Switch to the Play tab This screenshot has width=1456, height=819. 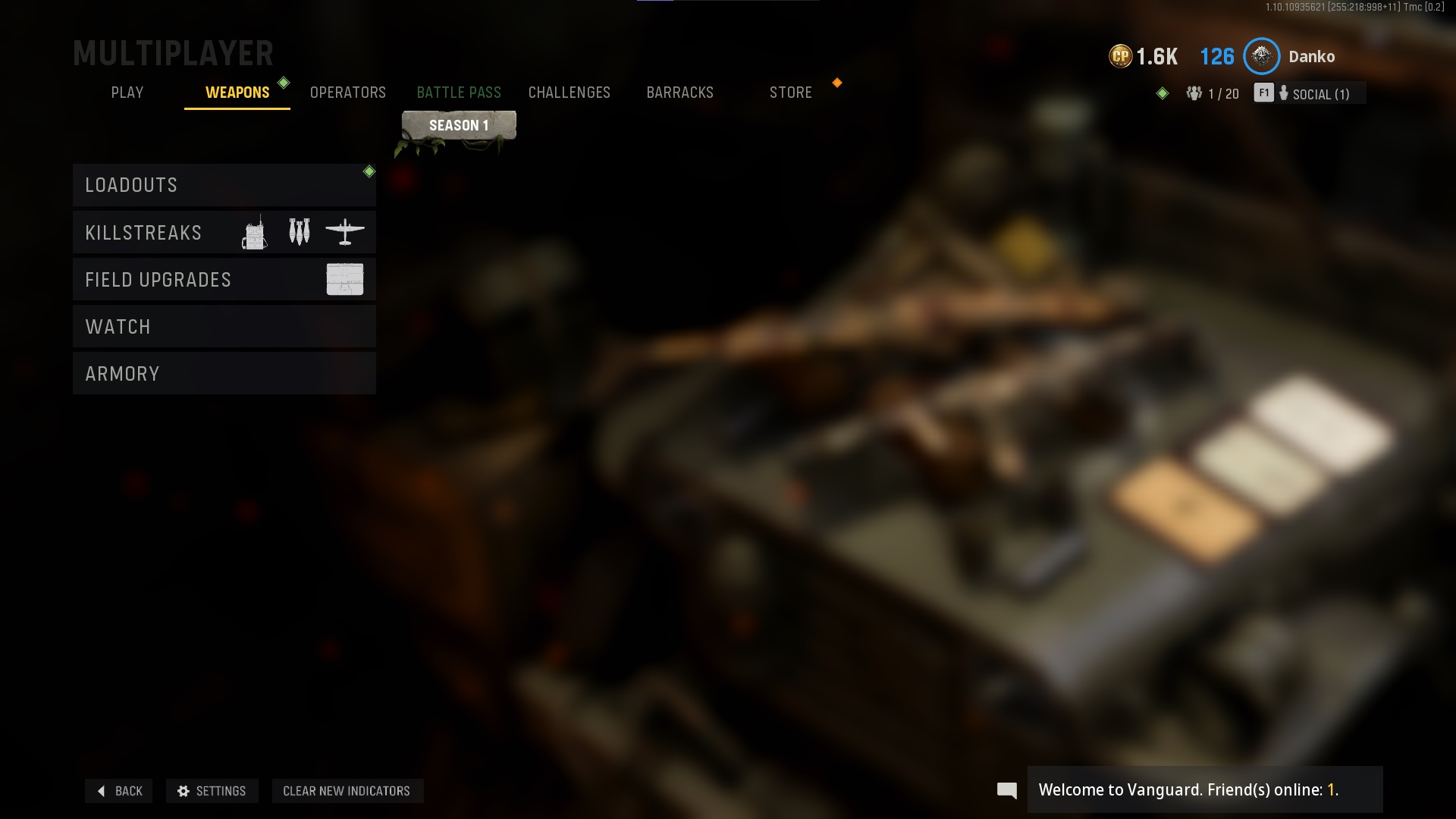[127, 93]
